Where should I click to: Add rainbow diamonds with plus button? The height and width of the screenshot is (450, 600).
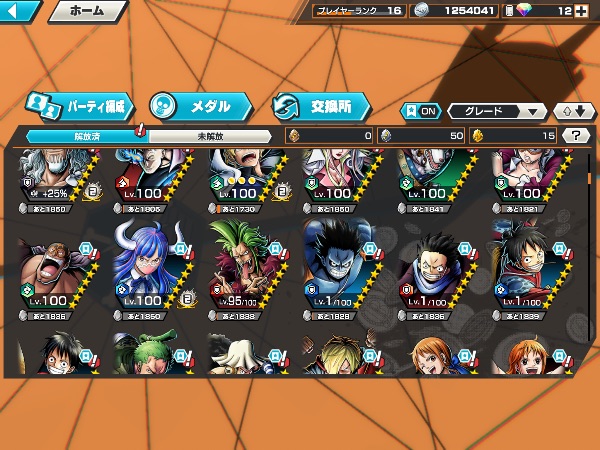point(582,11)
